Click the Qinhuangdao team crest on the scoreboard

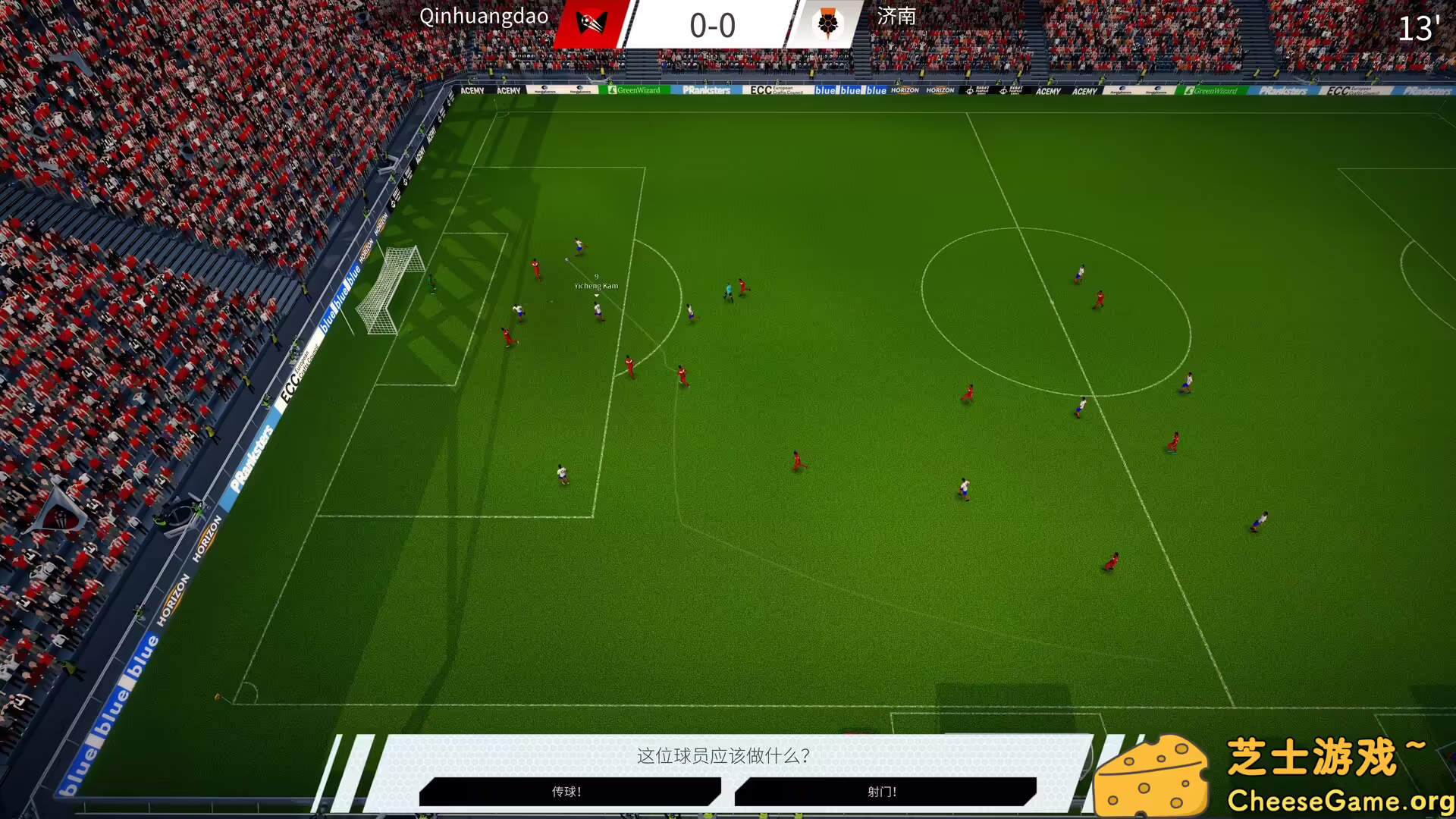point(590,24)
